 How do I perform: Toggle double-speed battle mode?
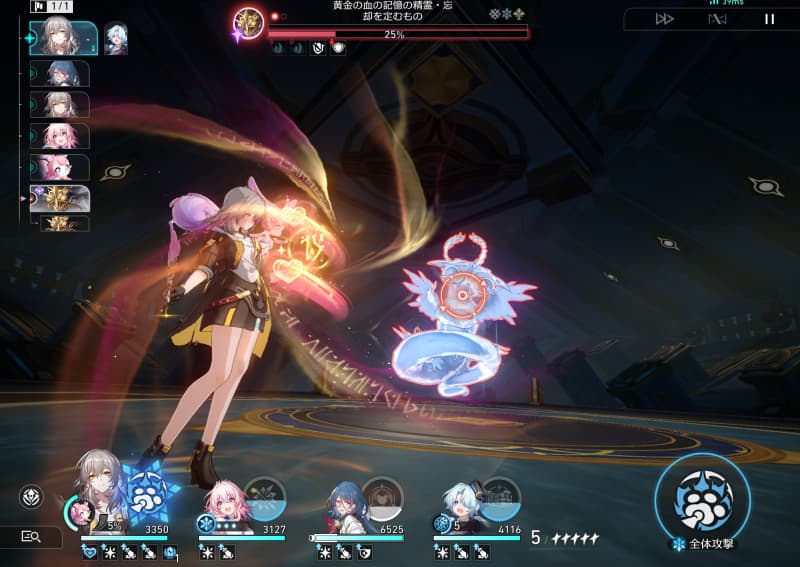tap(665, 18)
